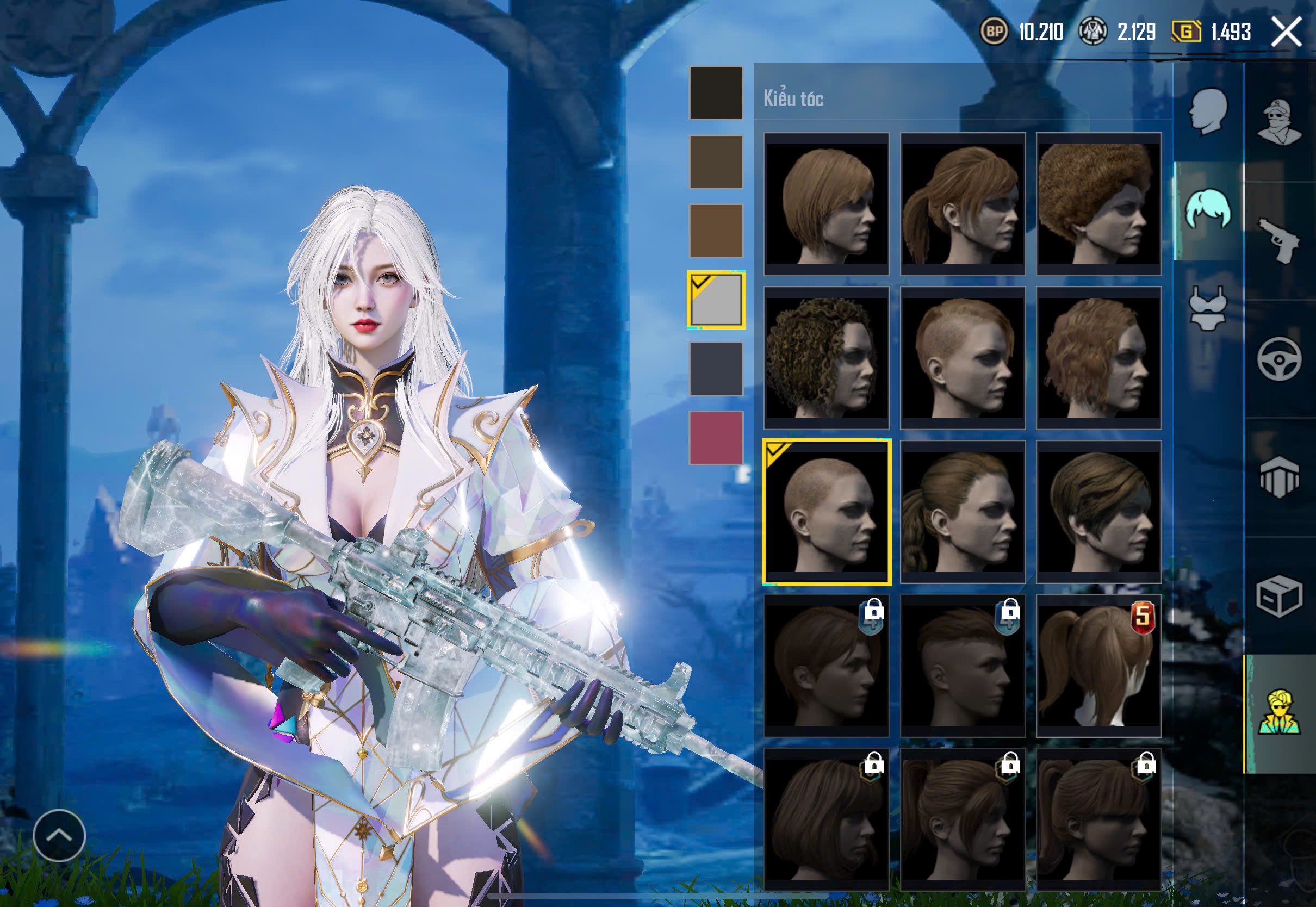
Task: Open the crate box category
Action: [1279, 595]
